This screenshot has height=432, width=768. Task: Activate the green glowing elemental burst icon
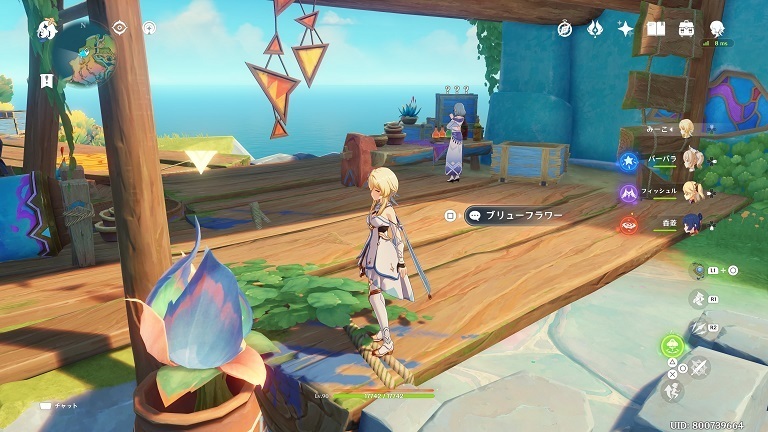(x=672, y=347)
